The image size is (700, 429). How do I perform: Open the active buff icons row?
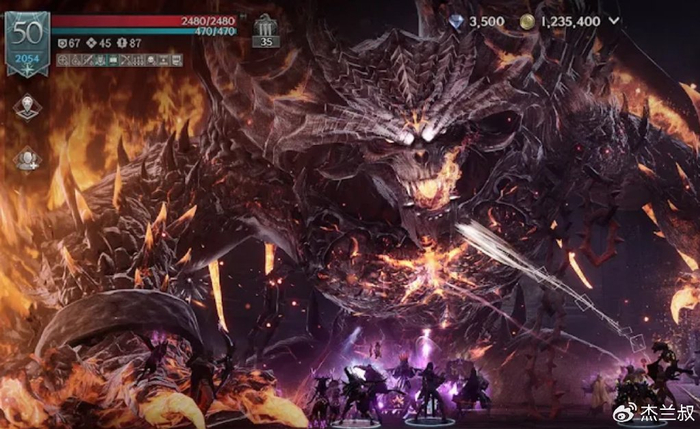click(119, 60)
